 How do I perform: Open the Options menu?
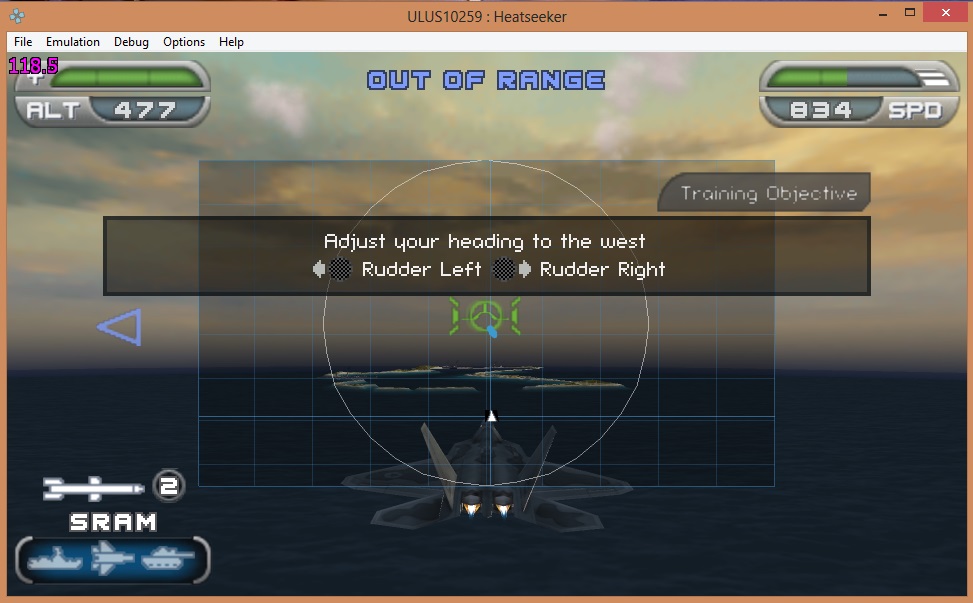click(184, 42)
